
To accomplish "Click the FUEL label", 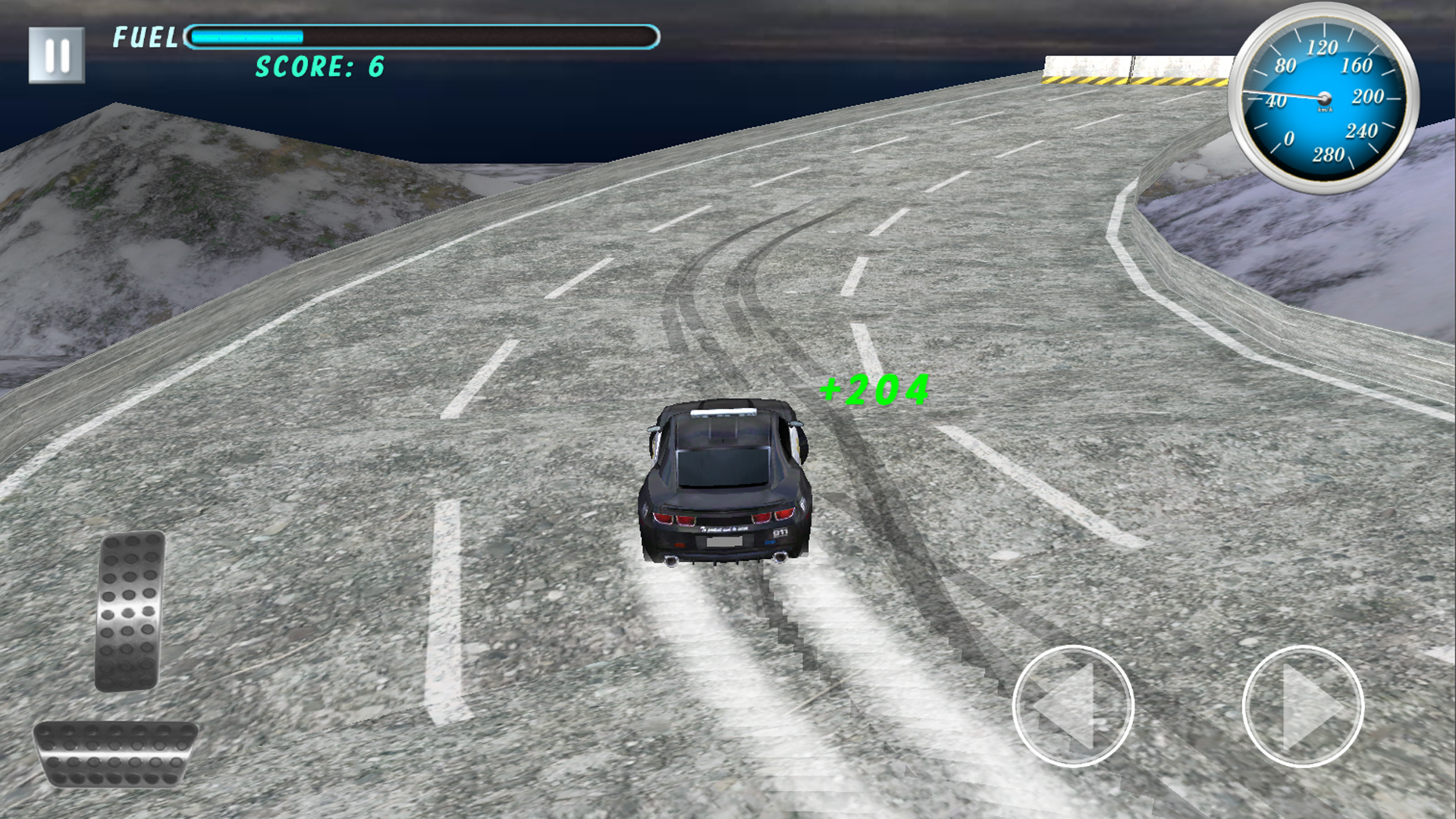I will tap(143, 36).
